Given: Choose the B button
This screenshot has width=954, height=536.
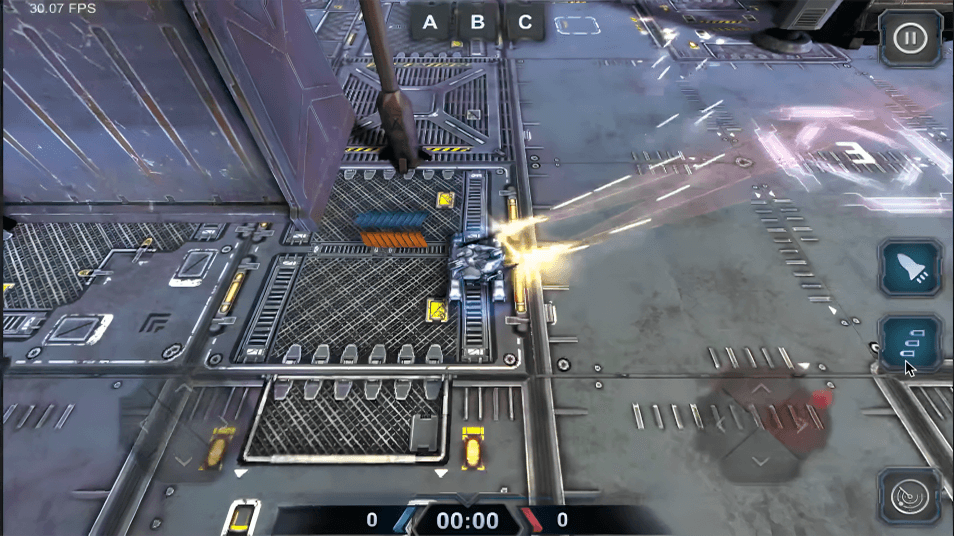Looking at the screenshot, I should coord(477,22).
